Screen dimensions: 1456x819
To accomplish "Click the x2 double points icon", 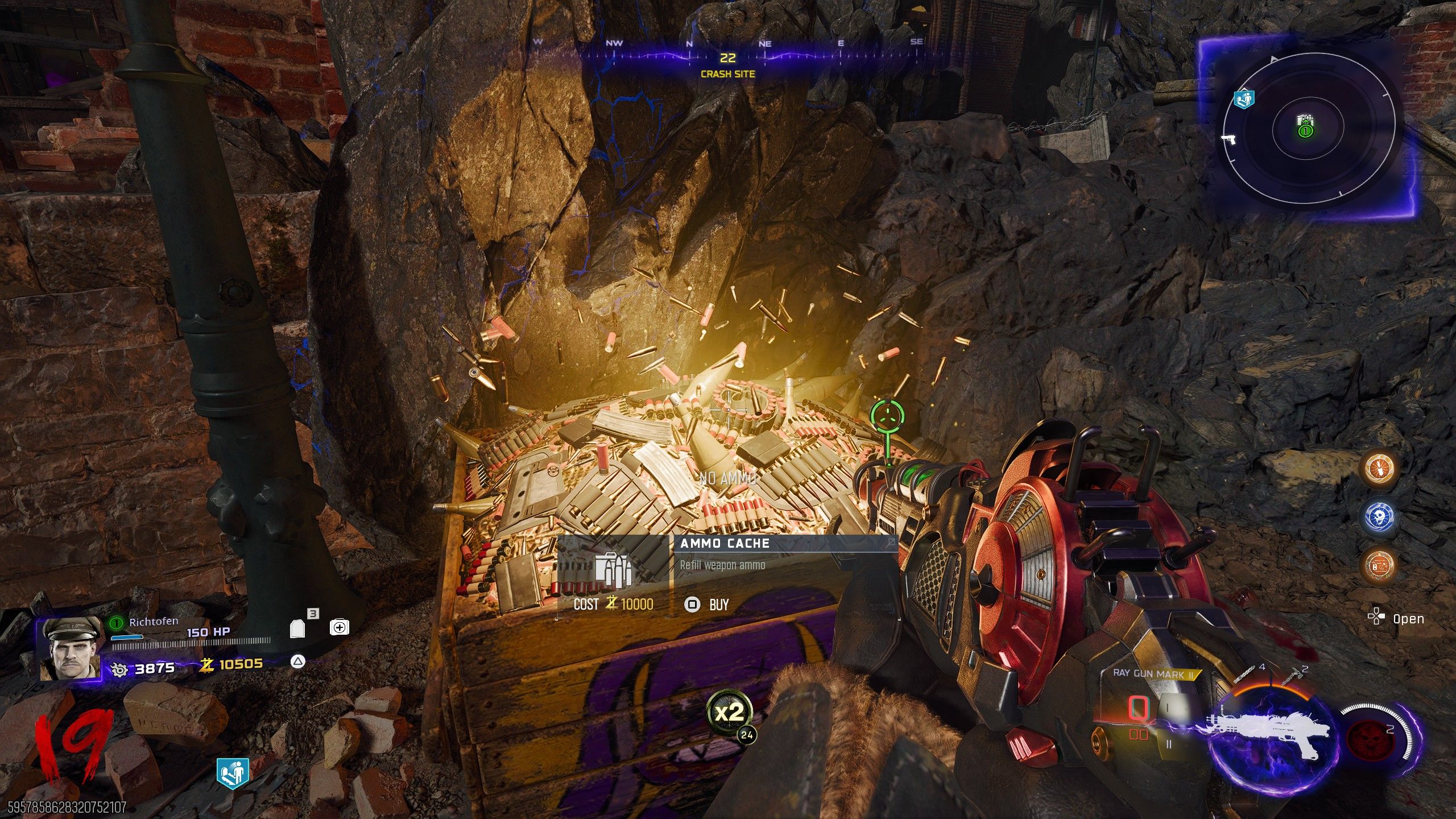I will pos(729,712).
